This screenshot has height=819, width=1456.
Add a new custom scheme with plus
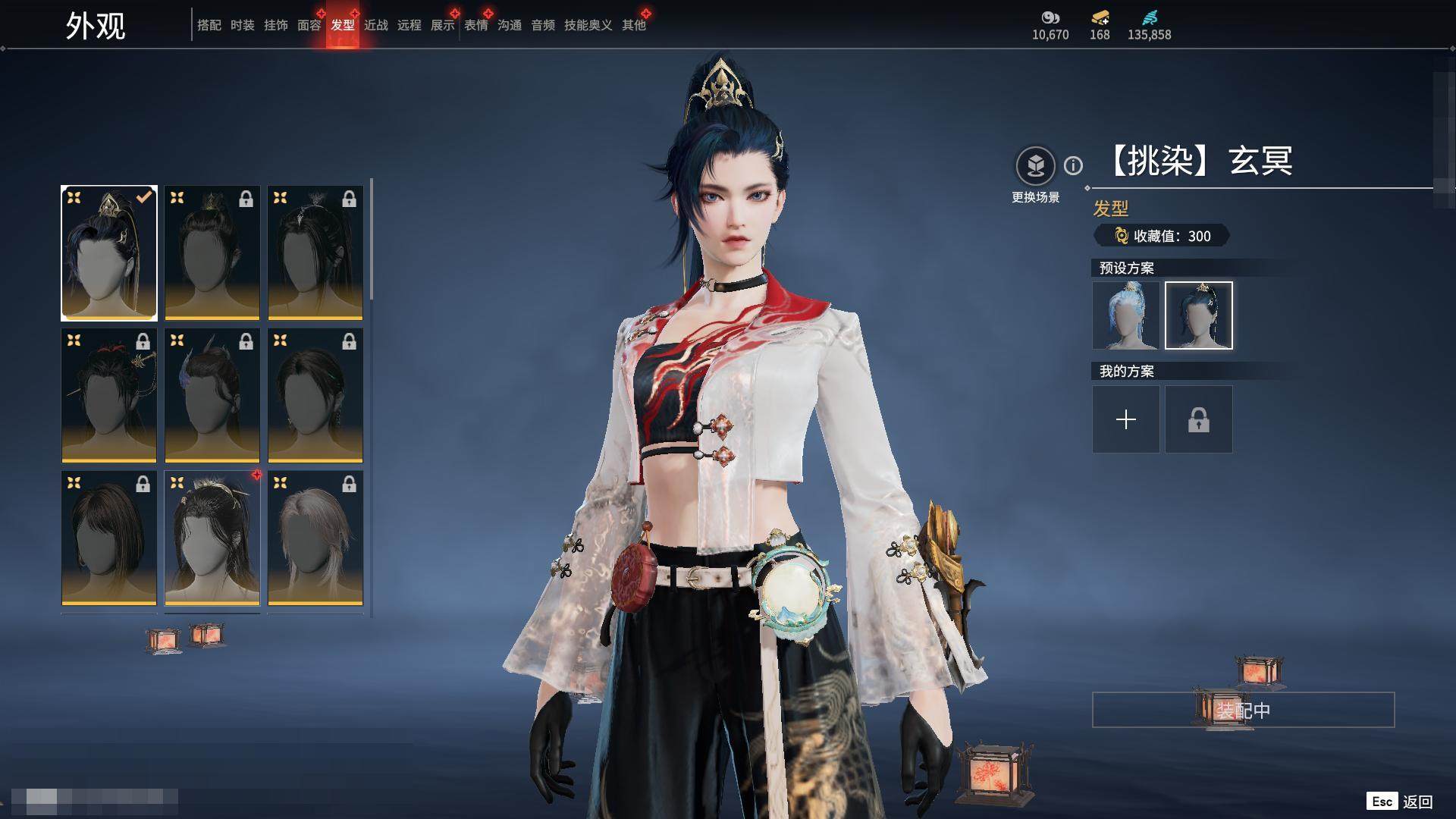click(x=1125, y=419)
